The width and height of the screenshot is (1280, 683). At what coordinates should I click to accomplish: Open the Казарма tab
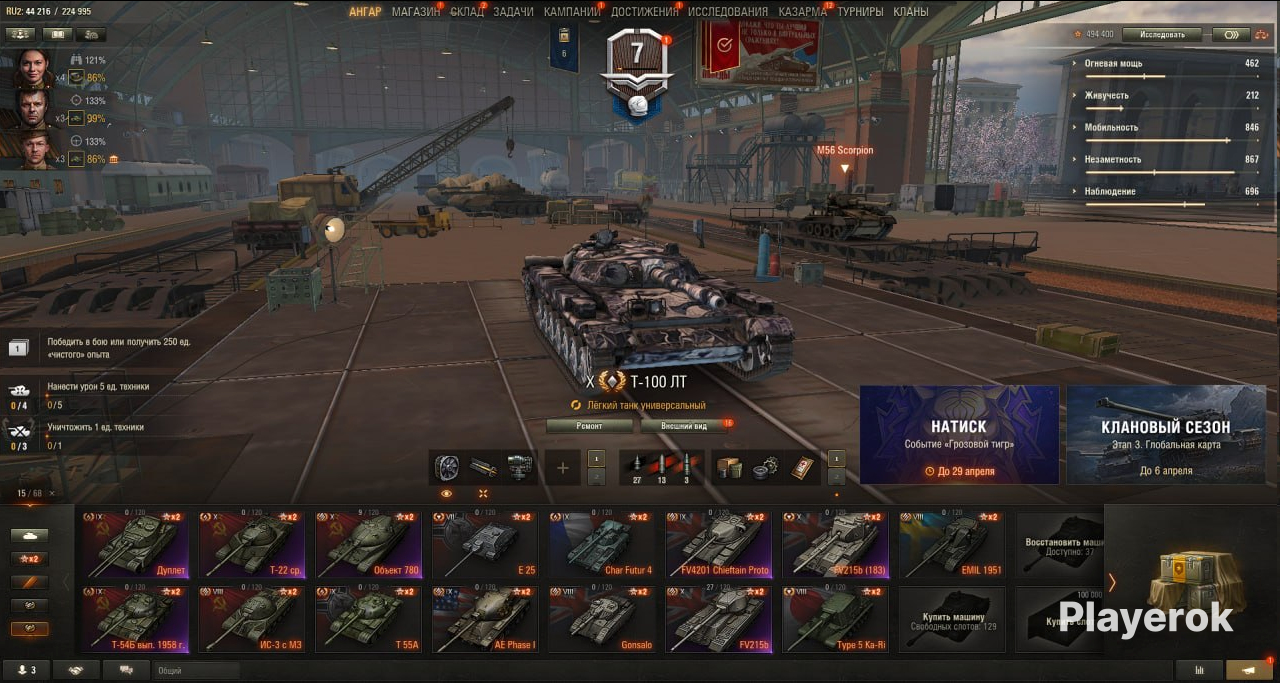point(802,12)
